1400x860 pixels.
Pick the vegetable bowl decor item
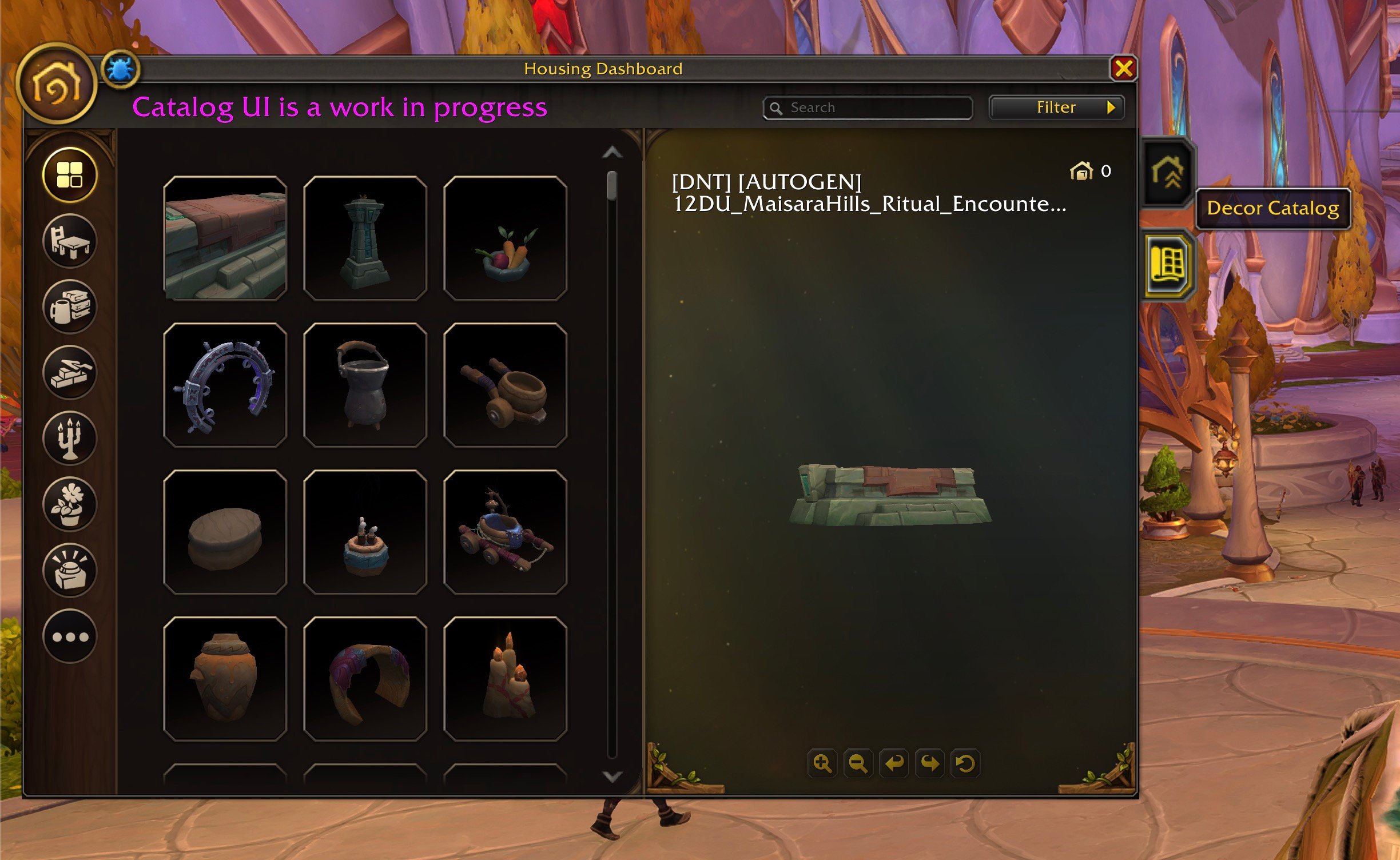[x=505, y=238]
